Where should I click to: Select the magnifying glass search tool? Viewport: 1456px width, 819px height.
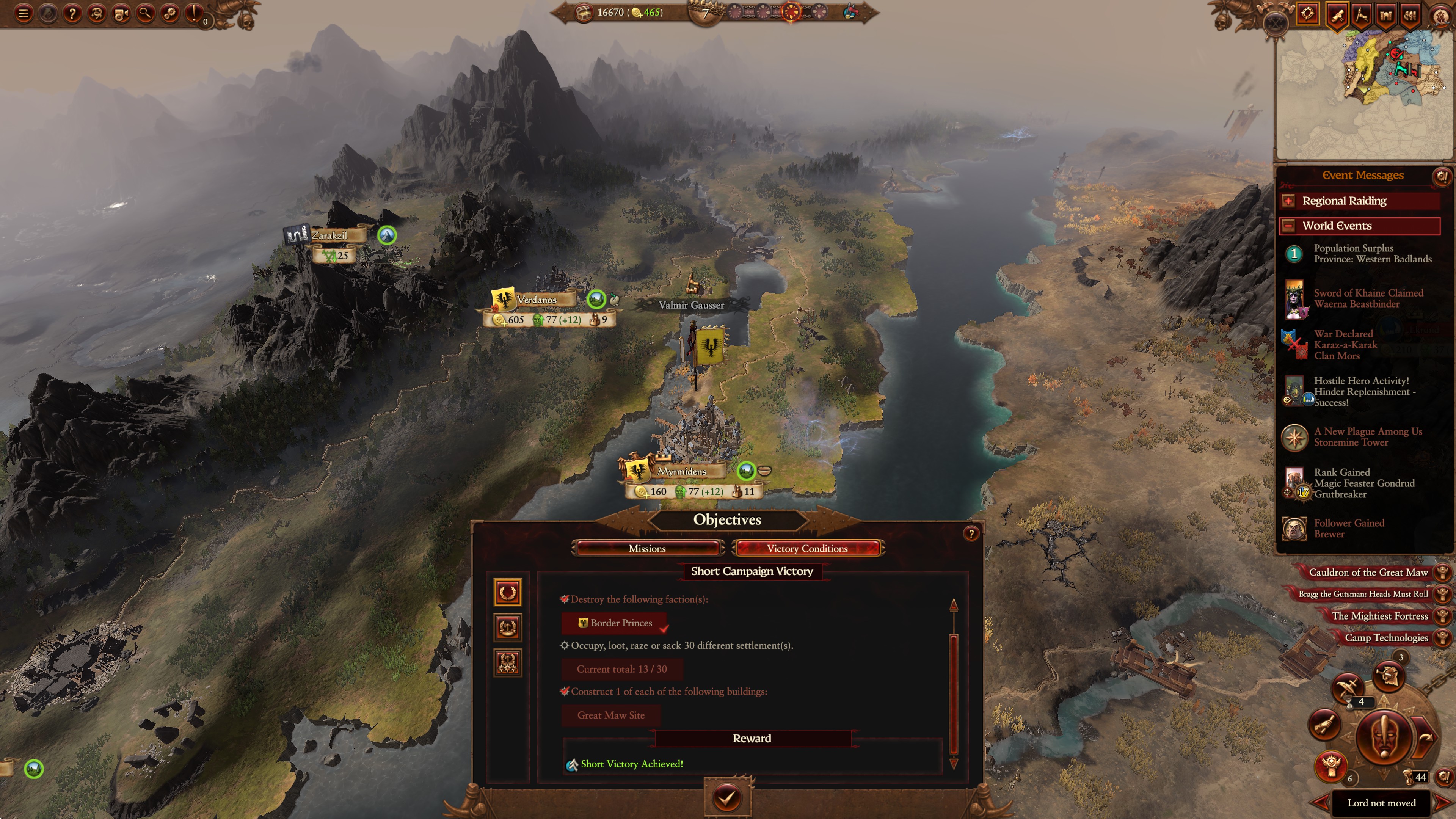146,14
